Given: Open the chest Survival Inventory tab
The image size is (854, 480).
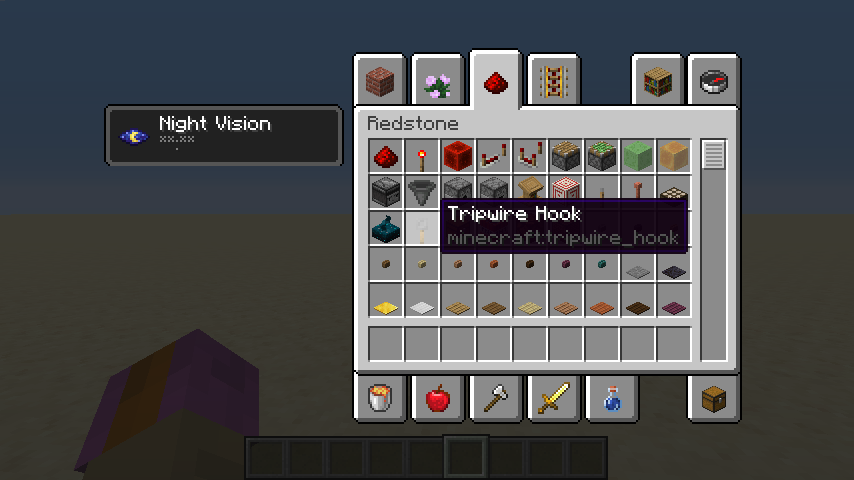Looking at the screenshot, I should pyautogui.click(x=715, y=399).
